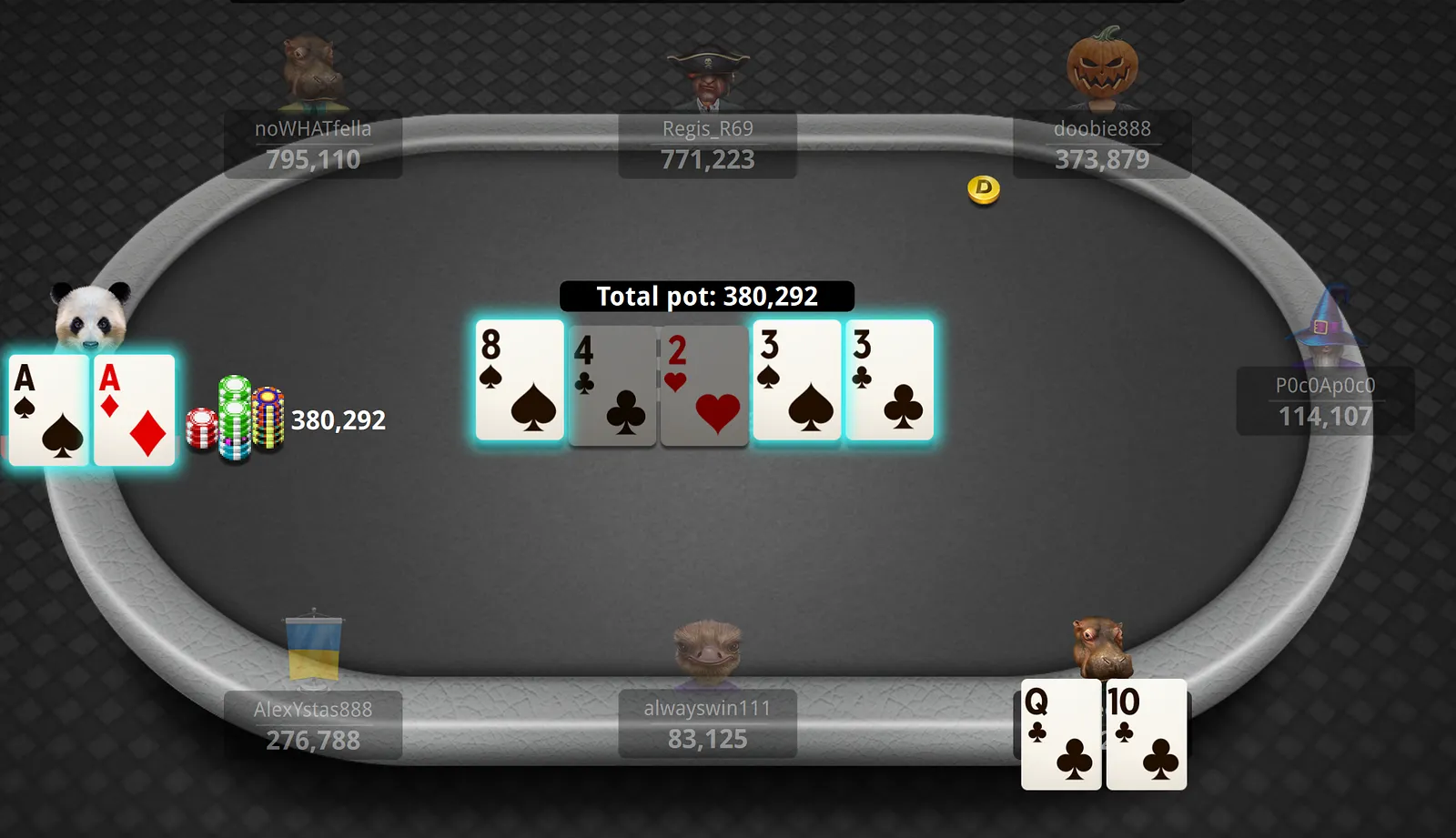Open P0c0Ap0c0's player info
This screenshot has height=838, width=1456.
tap(1324, 401)
